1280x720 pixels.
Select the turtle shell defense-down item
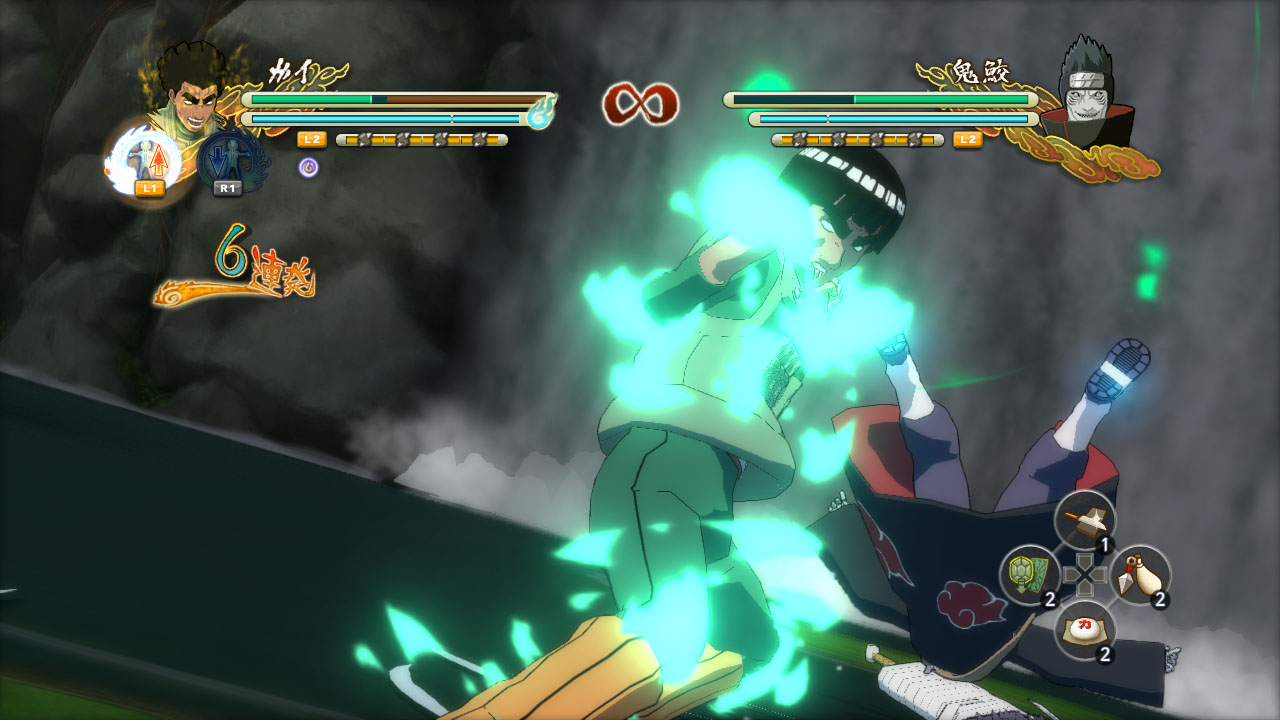1029,575
